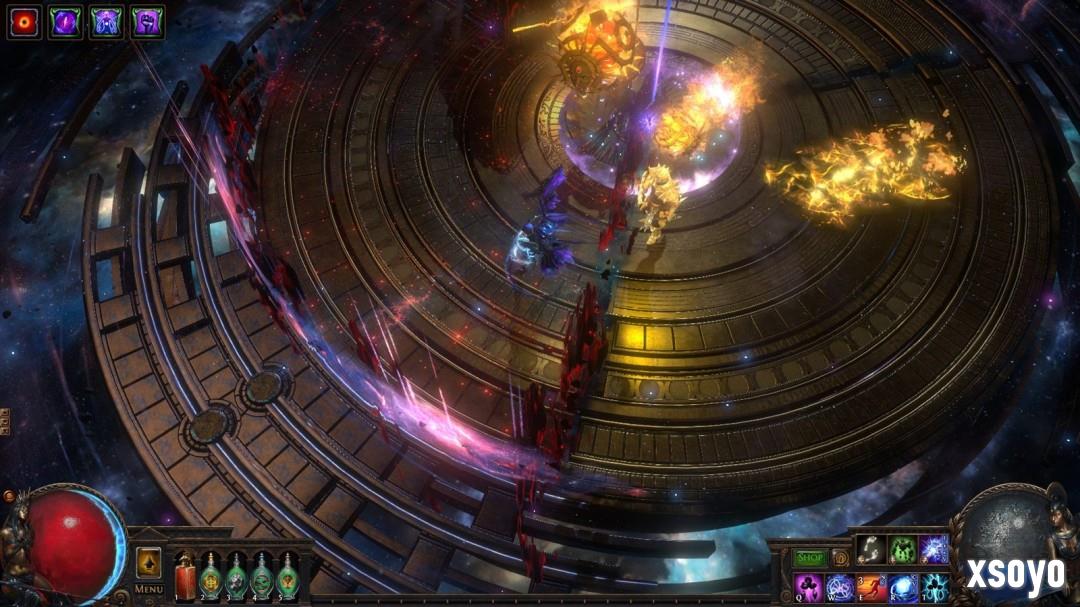1080x607 pixels.
Task: Open the green Shop button
Action: click(x=809, y=557)
